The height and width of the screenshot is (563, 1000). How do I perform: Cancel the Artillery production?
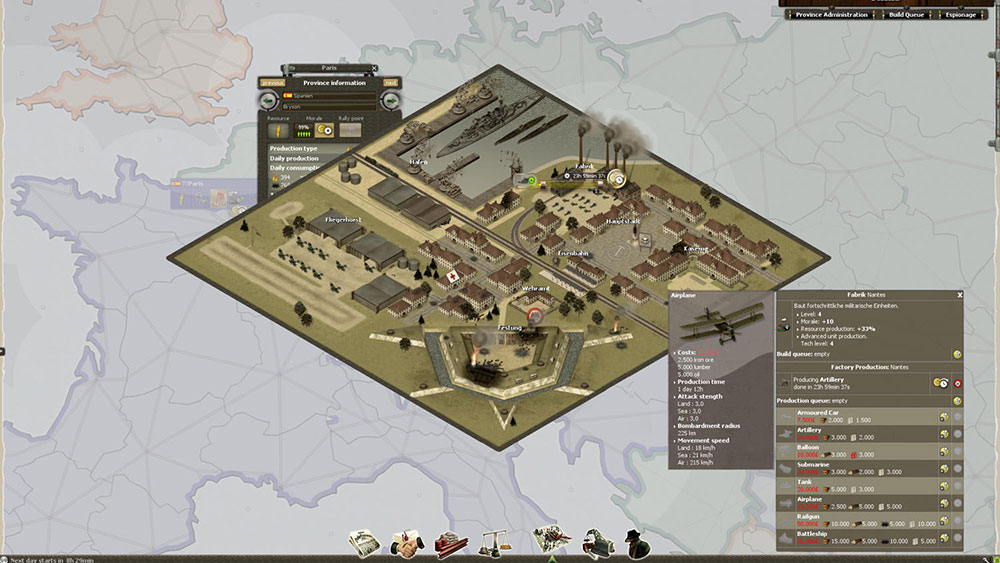pyautogui.click(x=957, y=383)
